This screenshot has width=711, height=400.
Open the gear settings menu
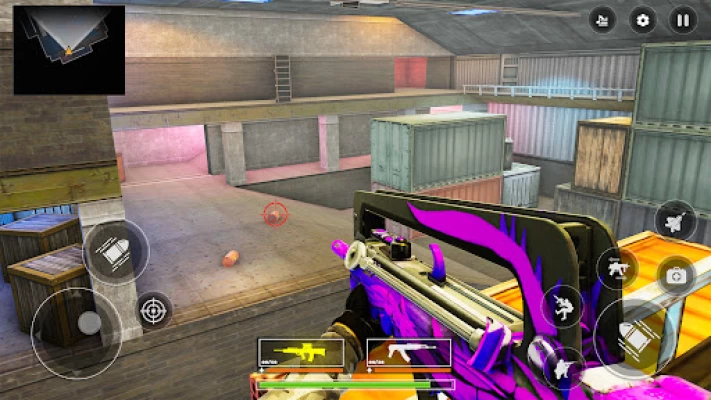click(643, 19)
